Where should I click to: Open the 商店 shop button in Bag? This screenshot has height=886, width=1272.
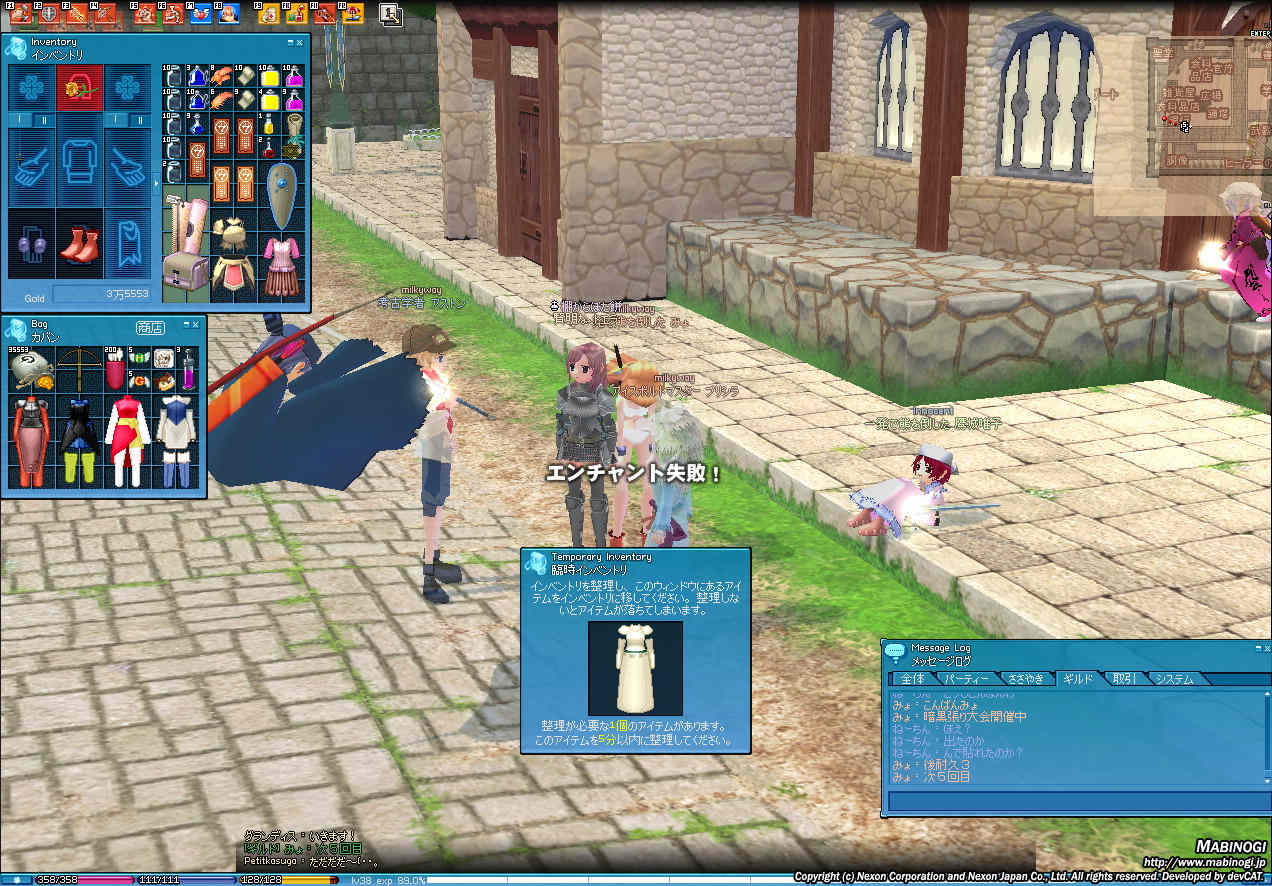point(150,327)
